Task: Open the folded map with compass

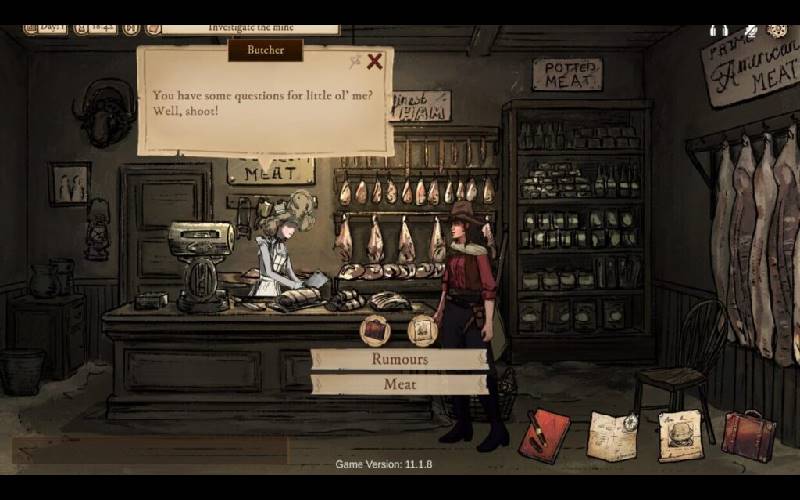Action: coord(612,436)
